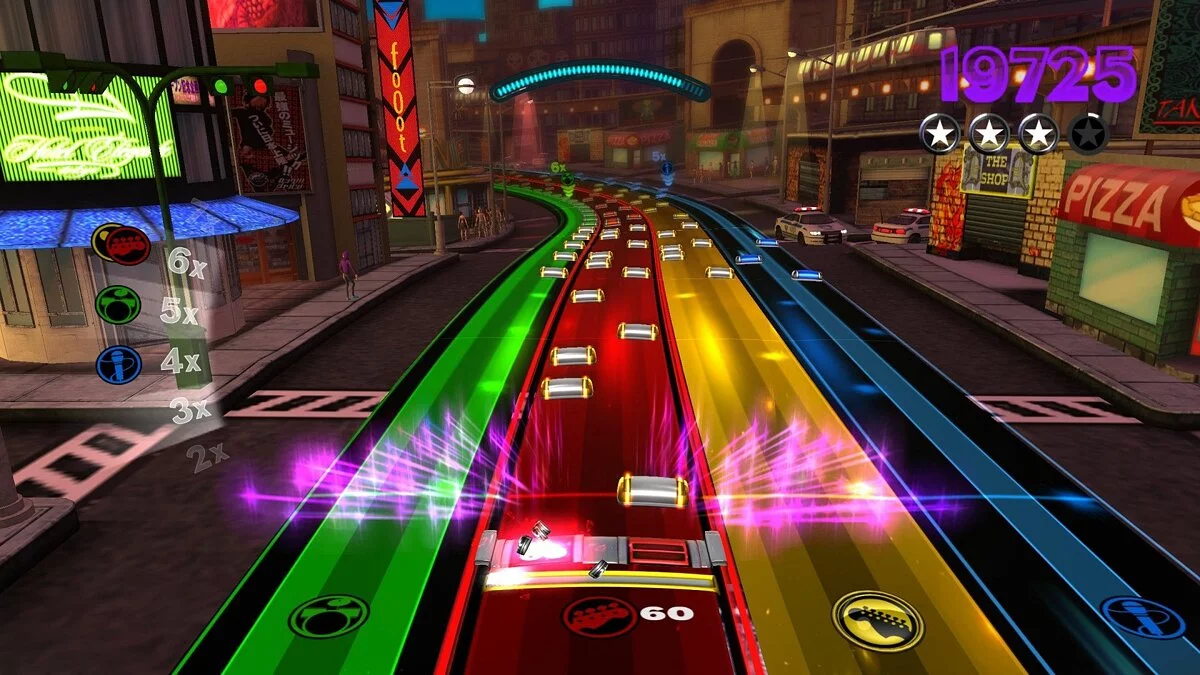Select the drums icon next to 5x multiplier
The width and height of the screenshot is (1200, 675).
118,305
